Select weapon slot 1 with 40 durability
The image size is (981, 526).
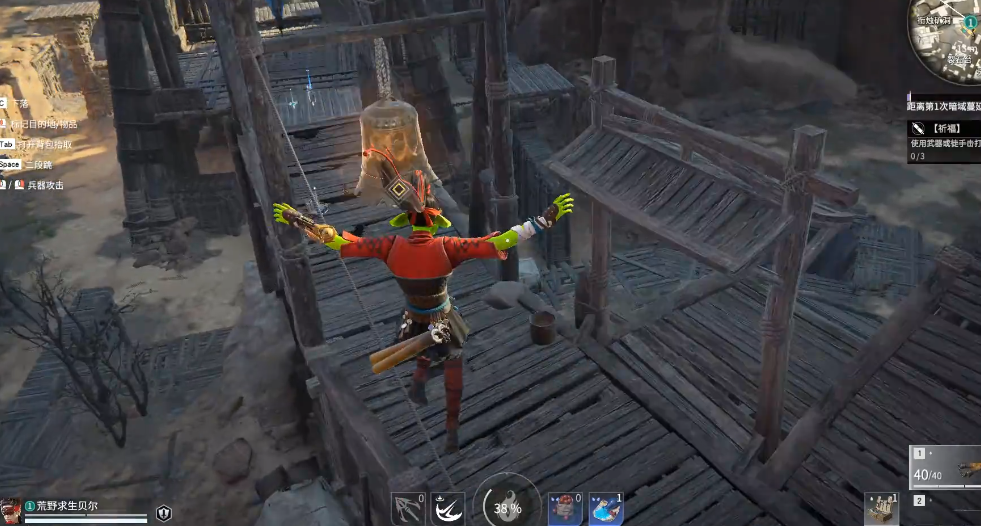pos(946,467)
